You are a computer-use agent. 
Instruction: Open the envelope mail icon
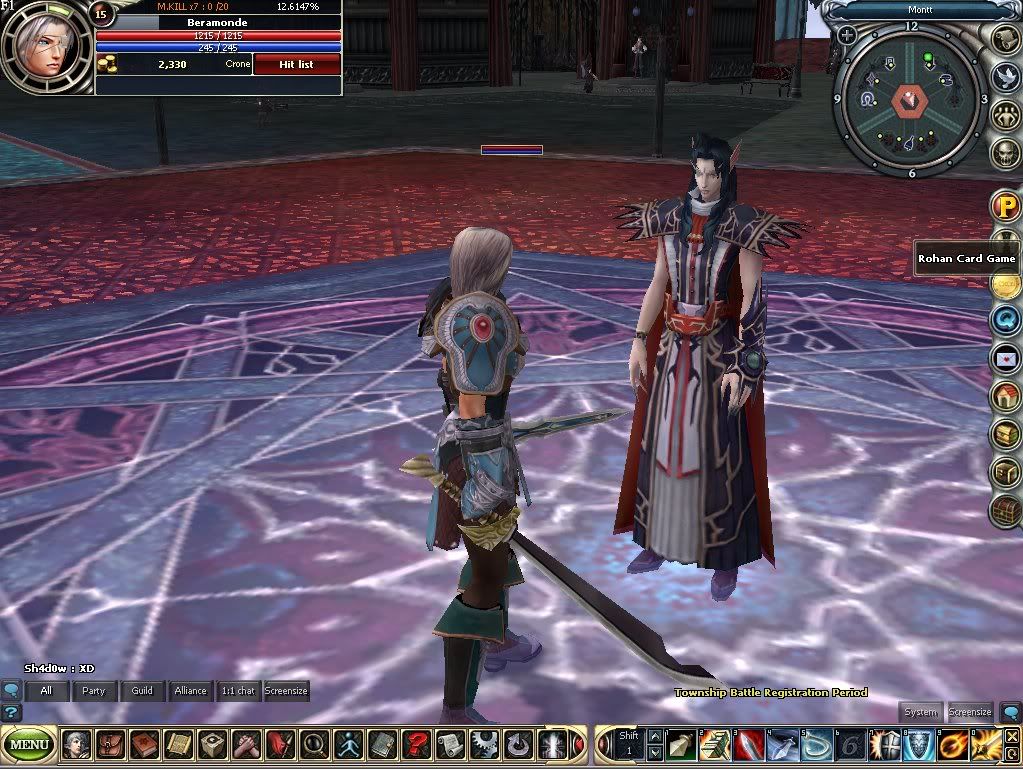click(1005, 357)
